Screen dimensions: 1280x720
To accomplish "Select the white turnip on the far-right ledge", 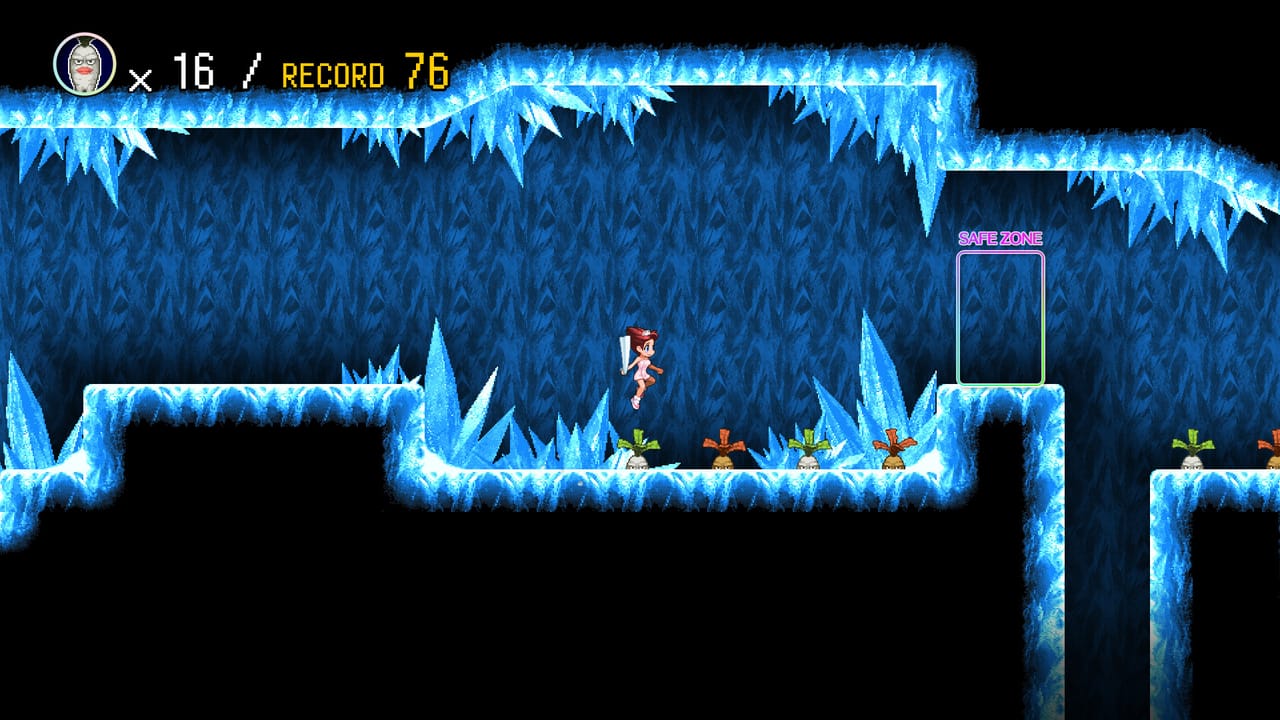I will [x=1192, y=455].
